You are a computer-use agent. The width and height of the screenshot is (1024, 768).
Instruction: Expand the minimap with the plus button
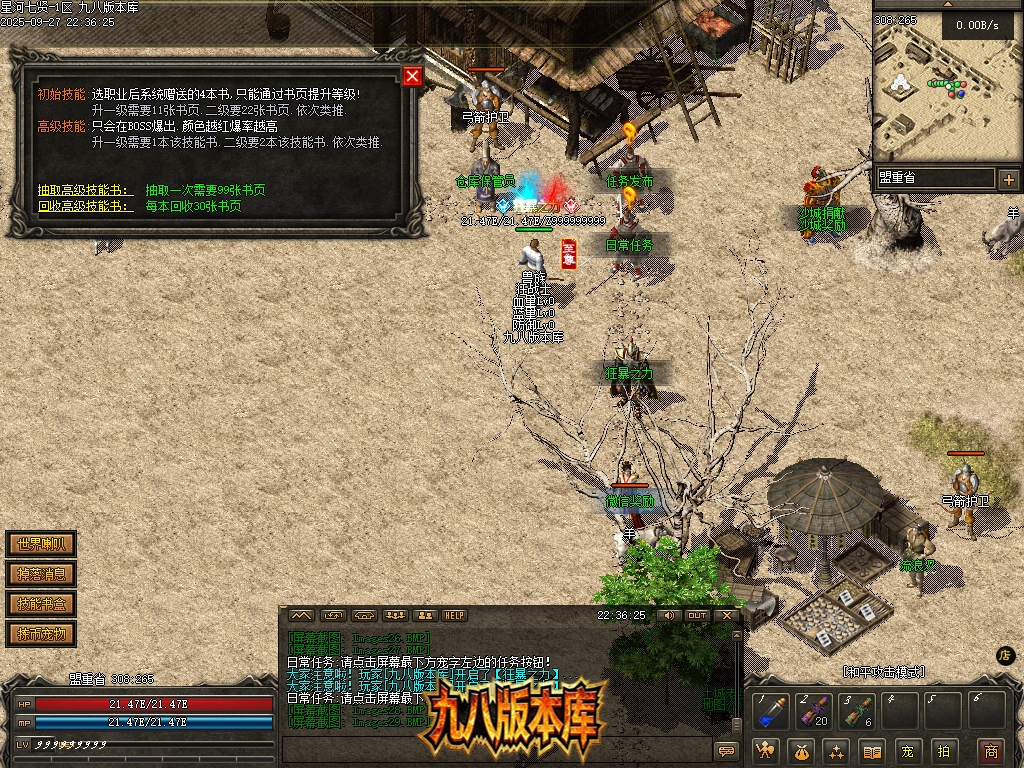(1008, 180)
